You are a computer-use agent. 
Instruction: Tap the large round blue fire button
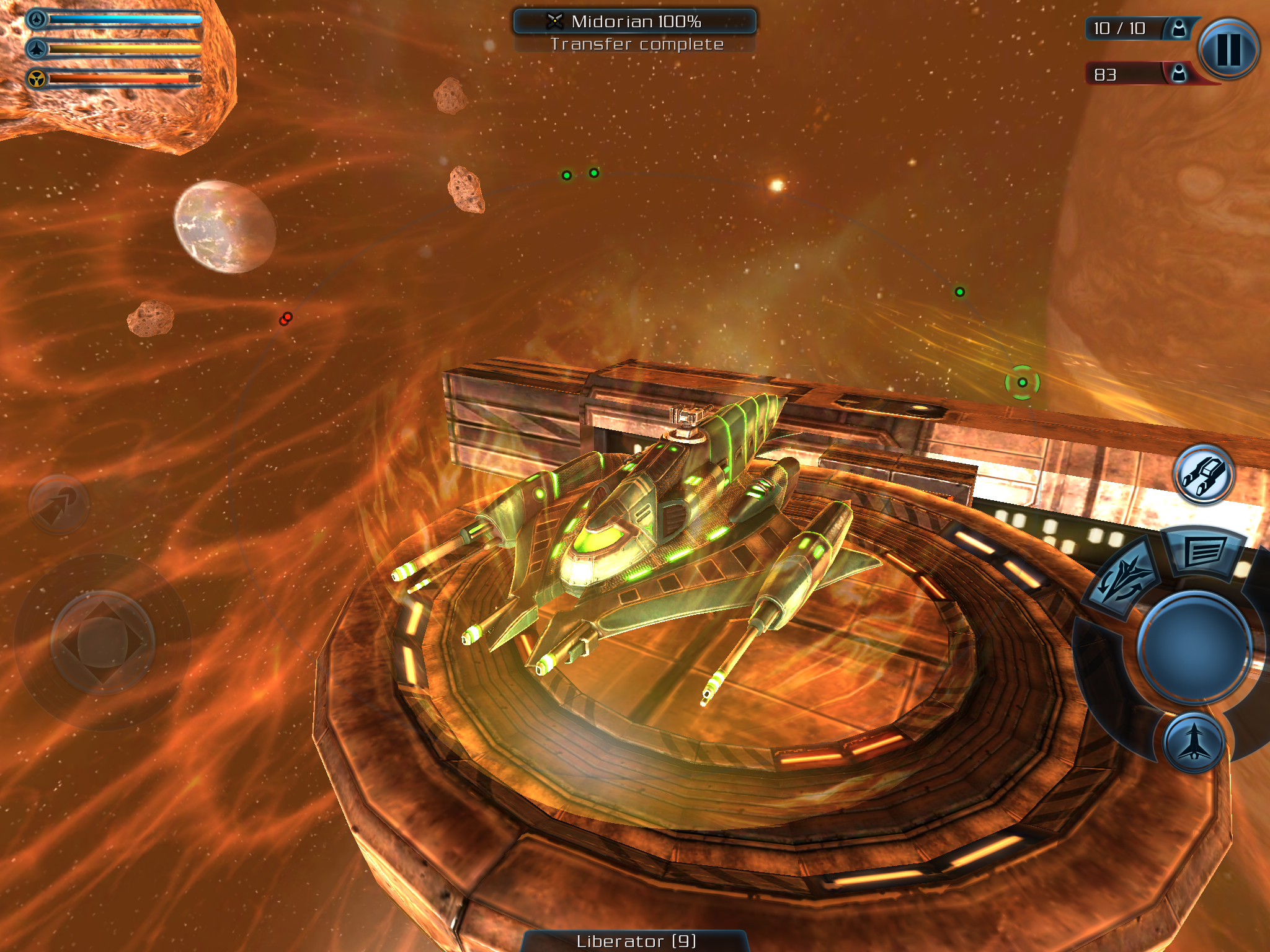[1194, 646]
